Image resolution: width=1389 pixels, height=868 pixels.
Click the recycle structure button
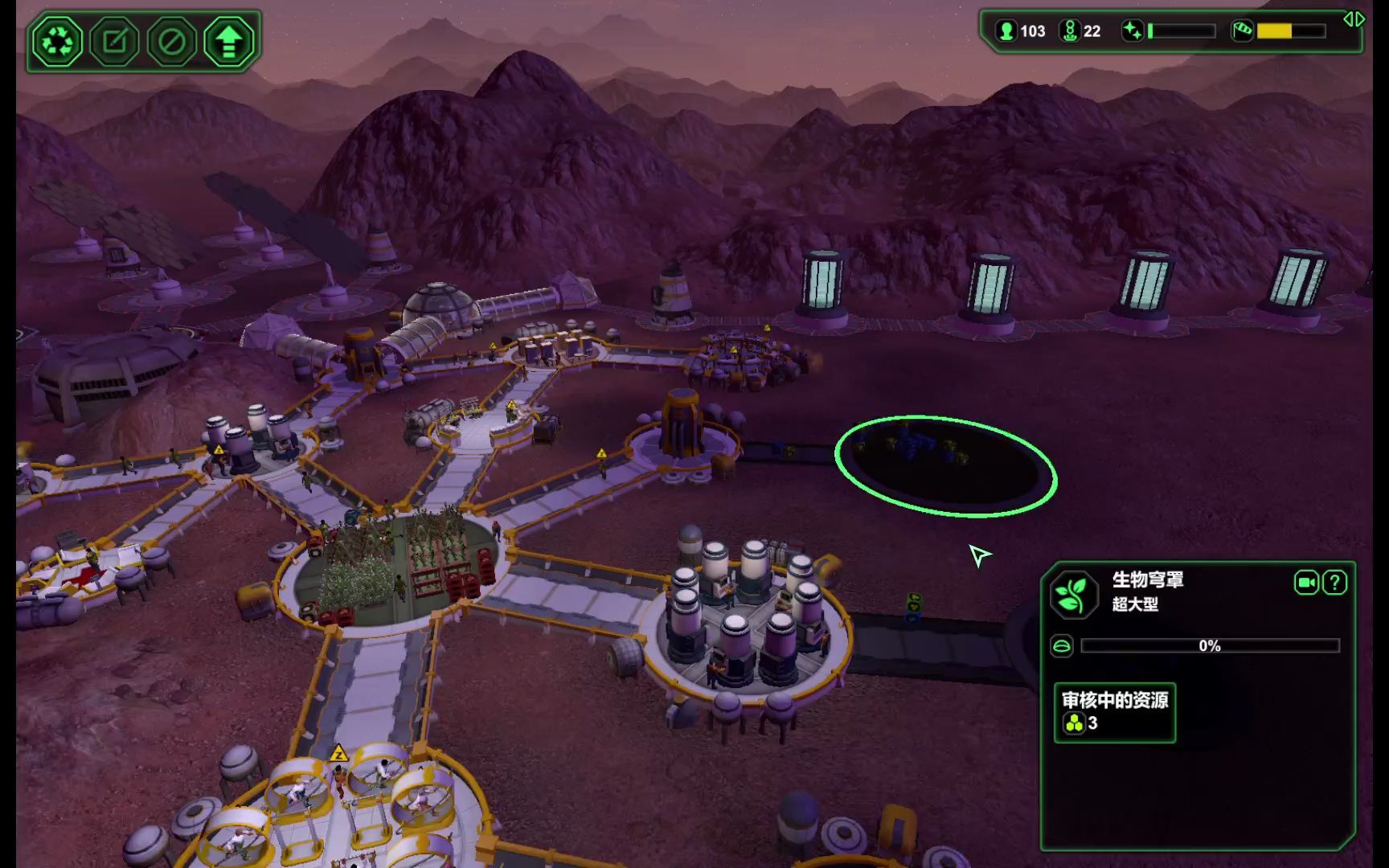(x=57, y=41)
